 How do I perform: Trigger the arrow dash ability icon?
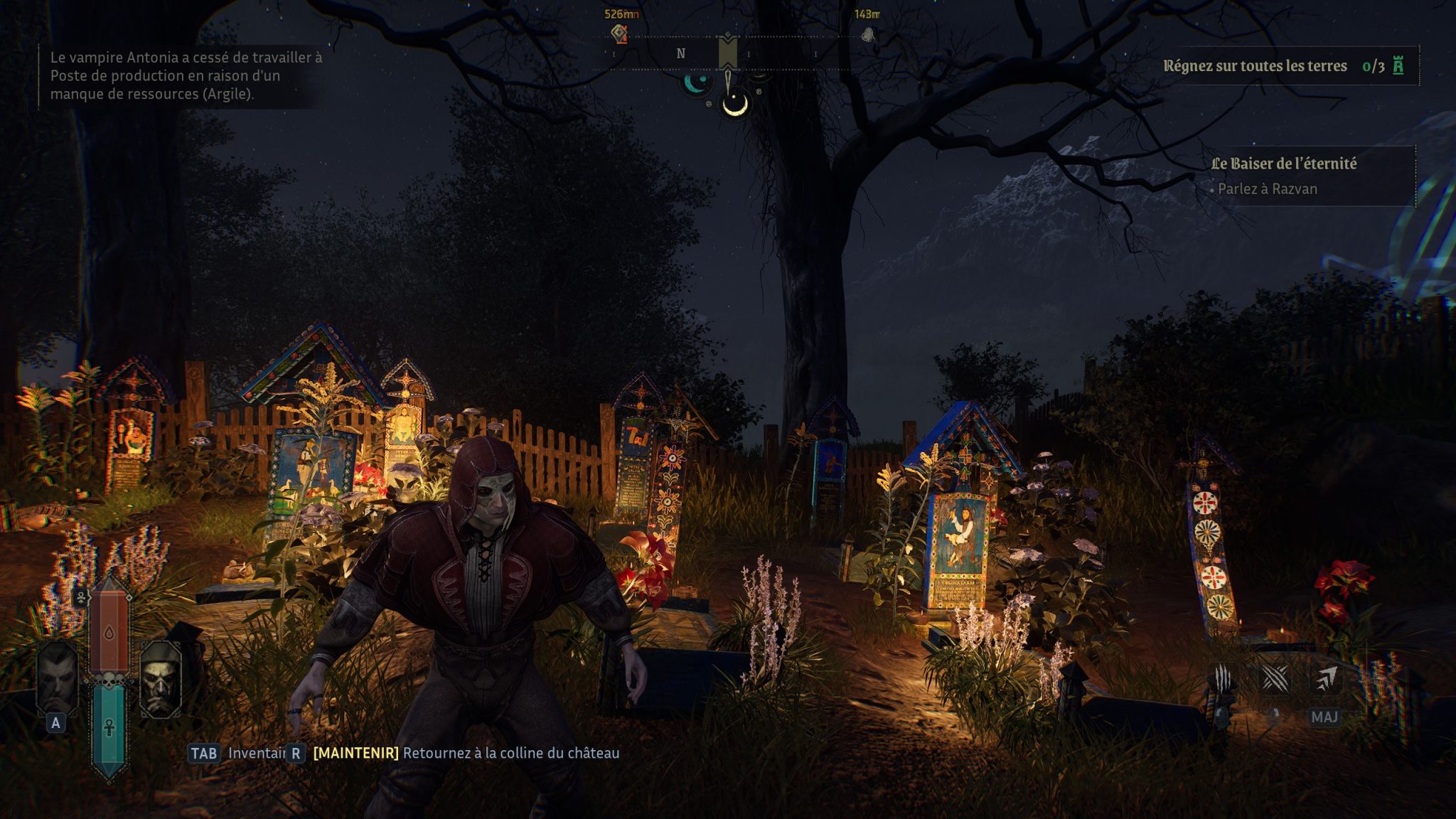click(x=1325, y=679)
